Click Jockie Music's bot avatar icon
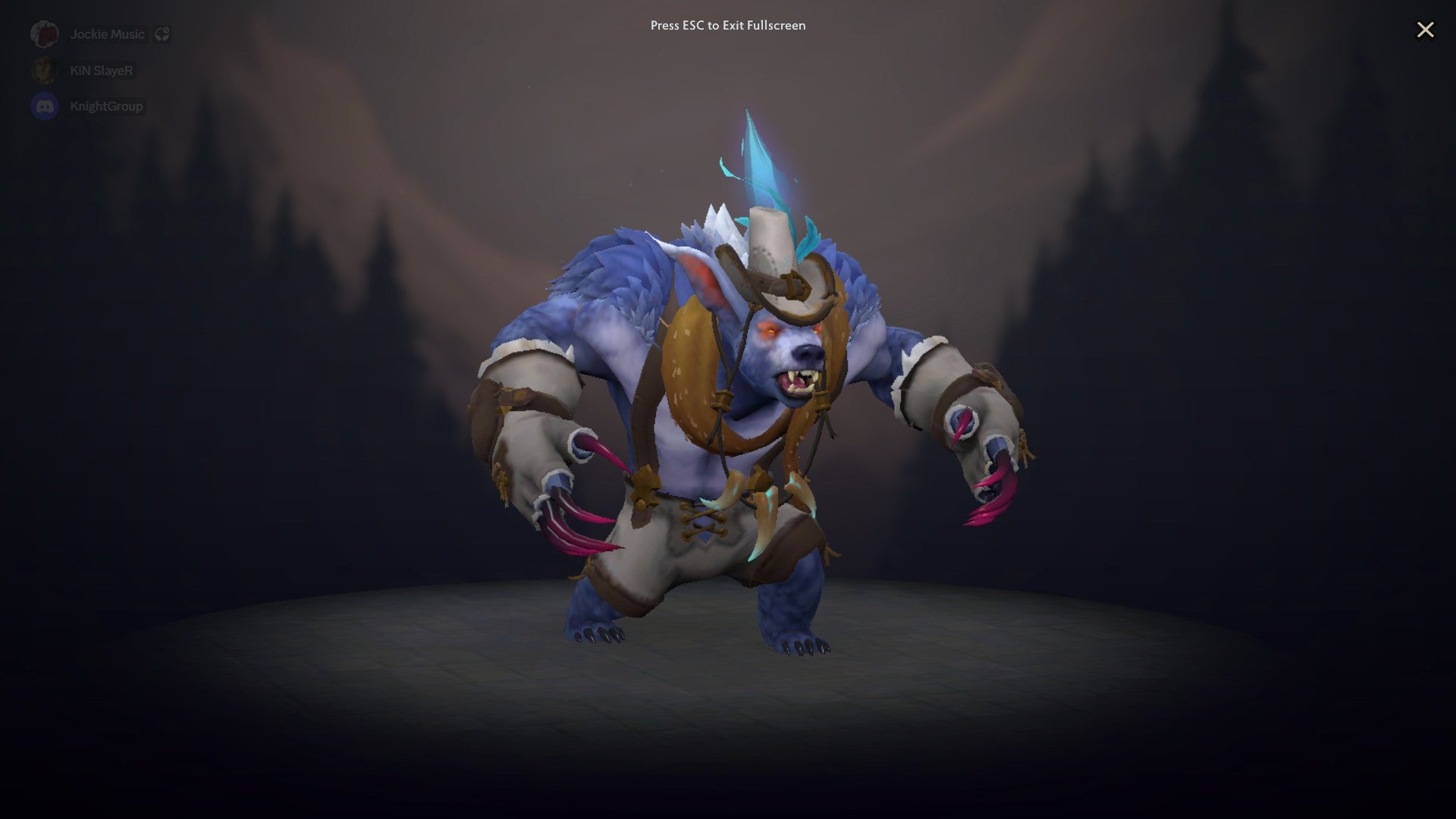This screenshot has height=819, width=1456. click(44, 33)
